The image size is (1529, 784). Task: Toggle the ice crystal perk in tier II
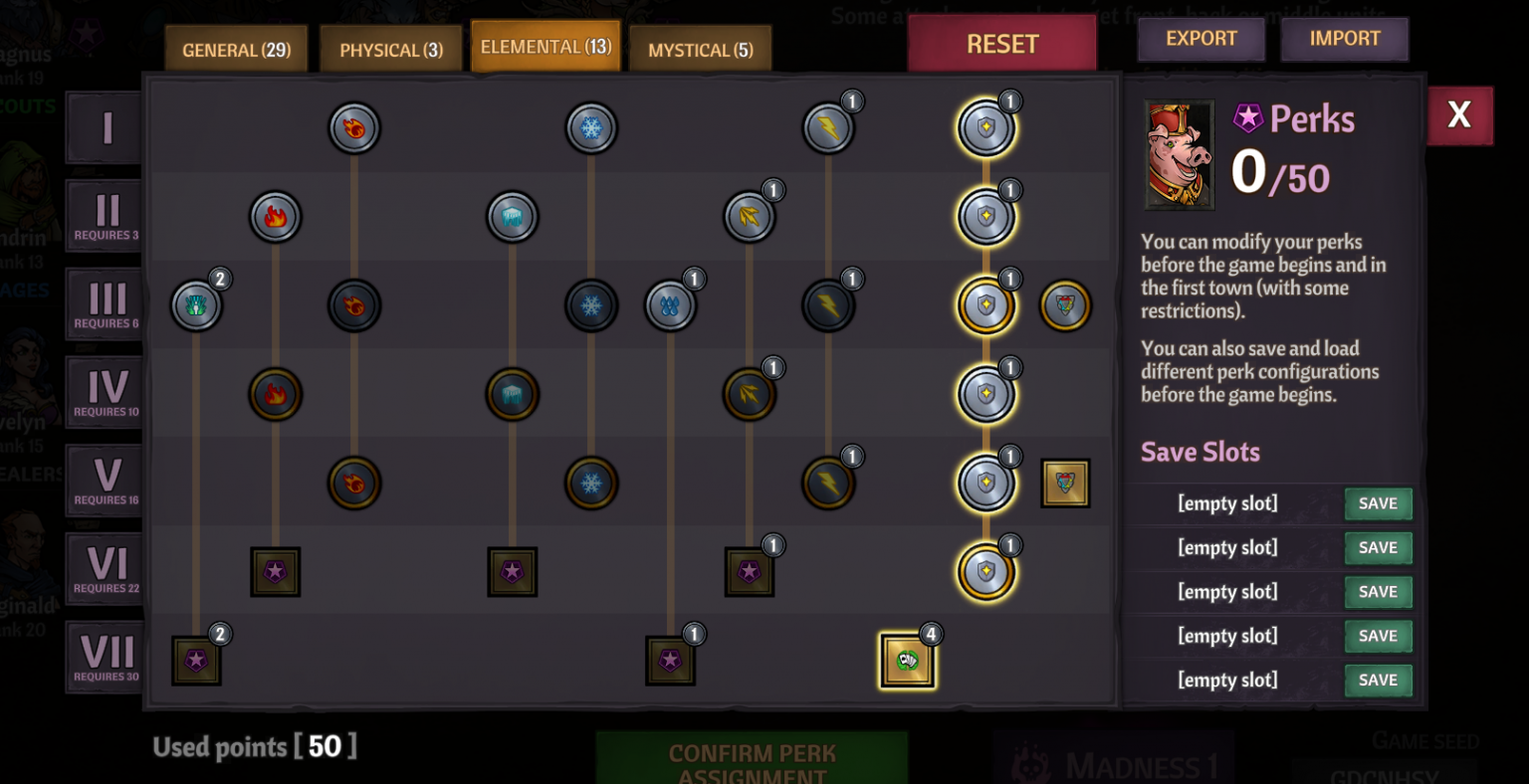[513, 217]
